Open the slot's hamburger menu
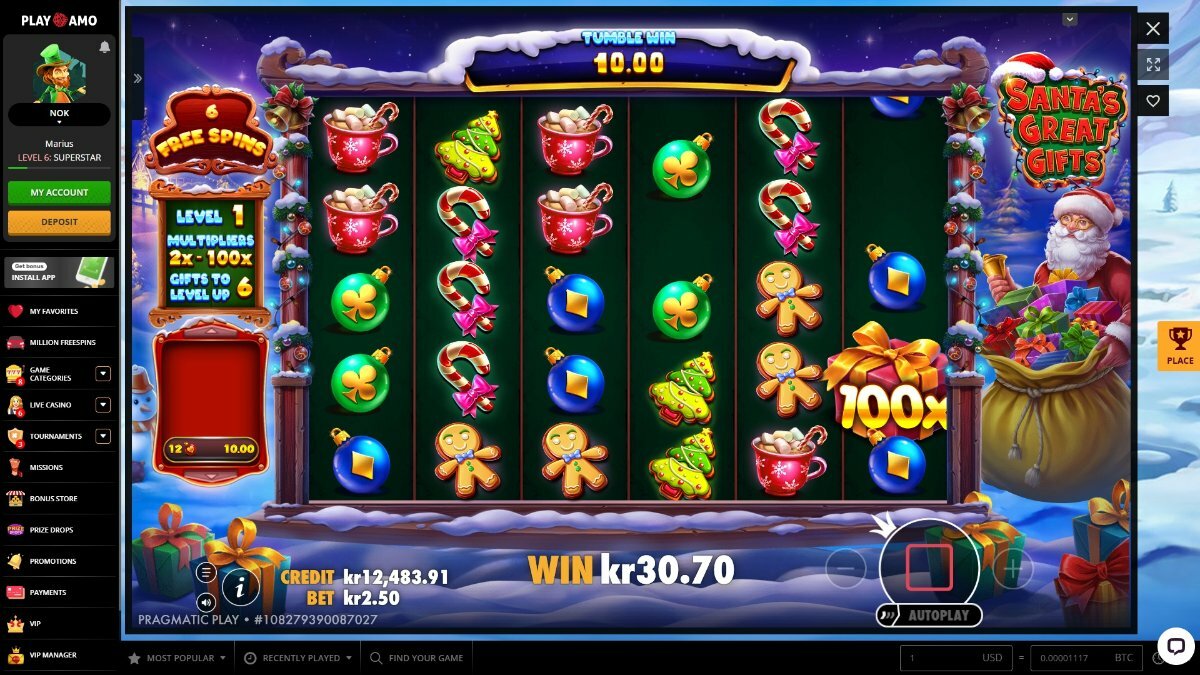The image size is (1200, 675). 206,572
